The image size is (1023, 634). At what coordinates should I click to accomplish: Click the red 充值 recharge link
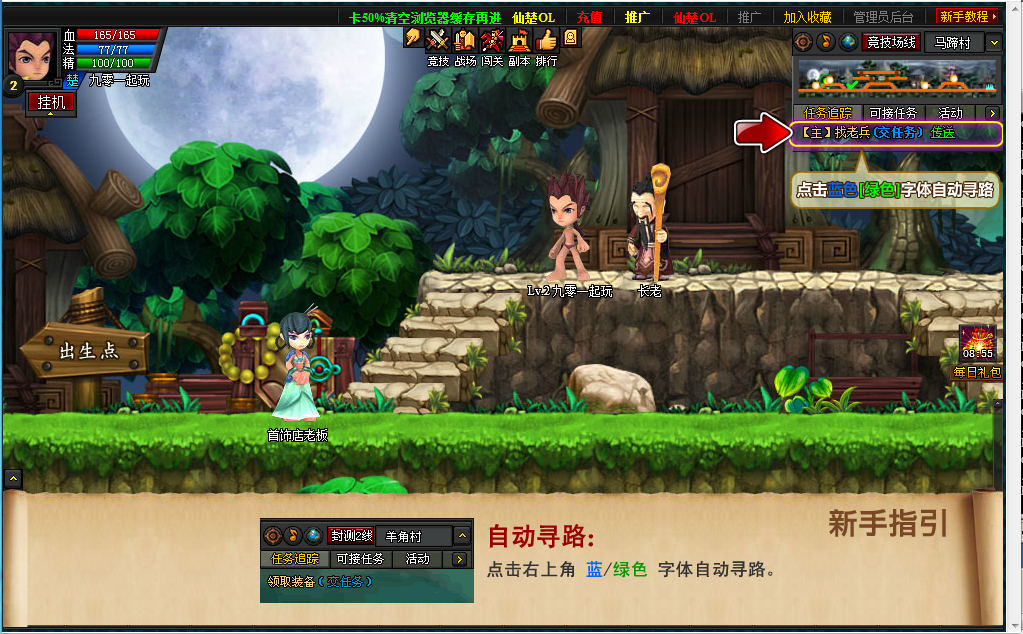click(x=589, y=17)
